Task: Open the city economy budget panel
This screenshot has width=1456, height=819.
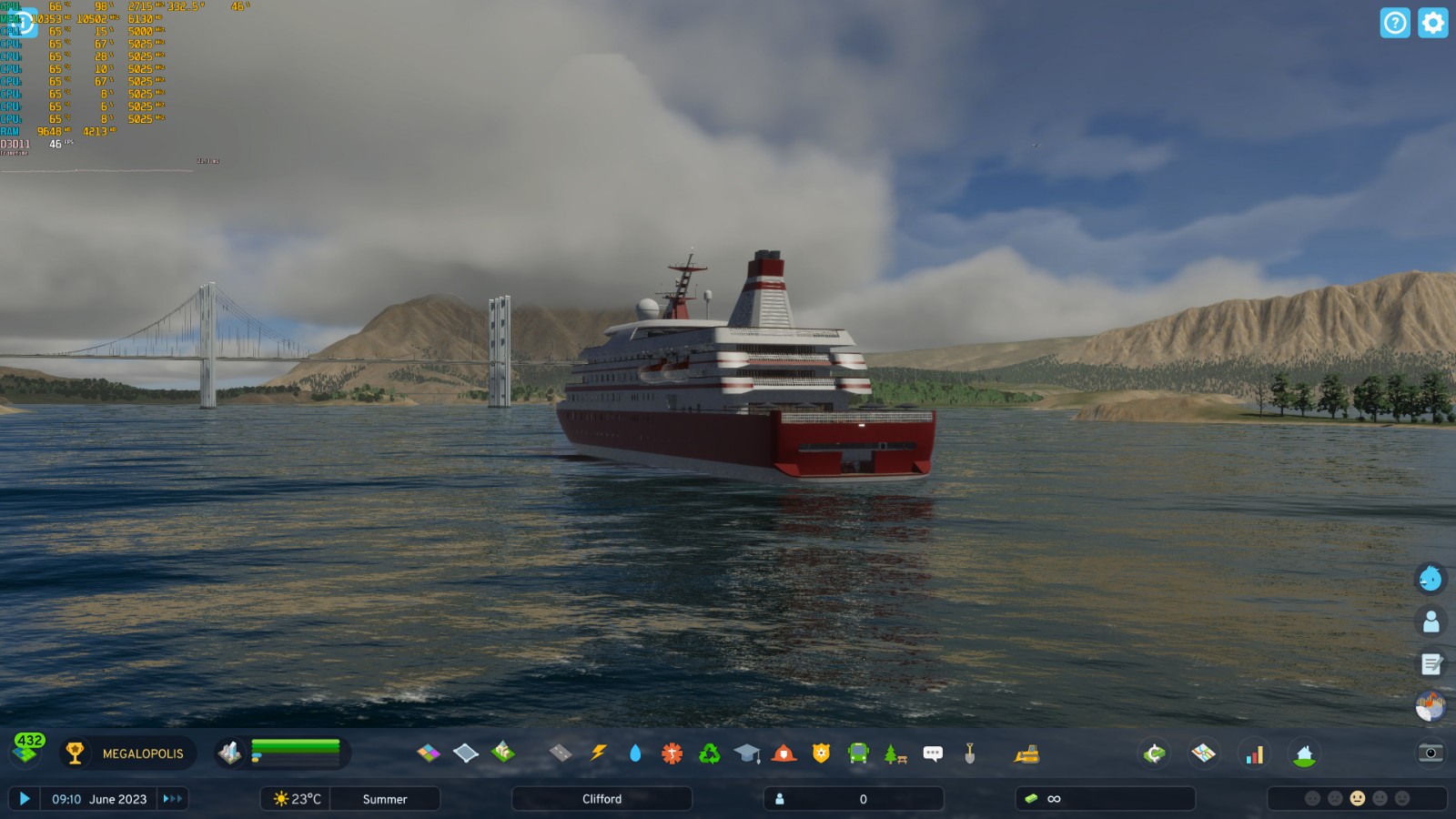Action: click(1155, 753)
